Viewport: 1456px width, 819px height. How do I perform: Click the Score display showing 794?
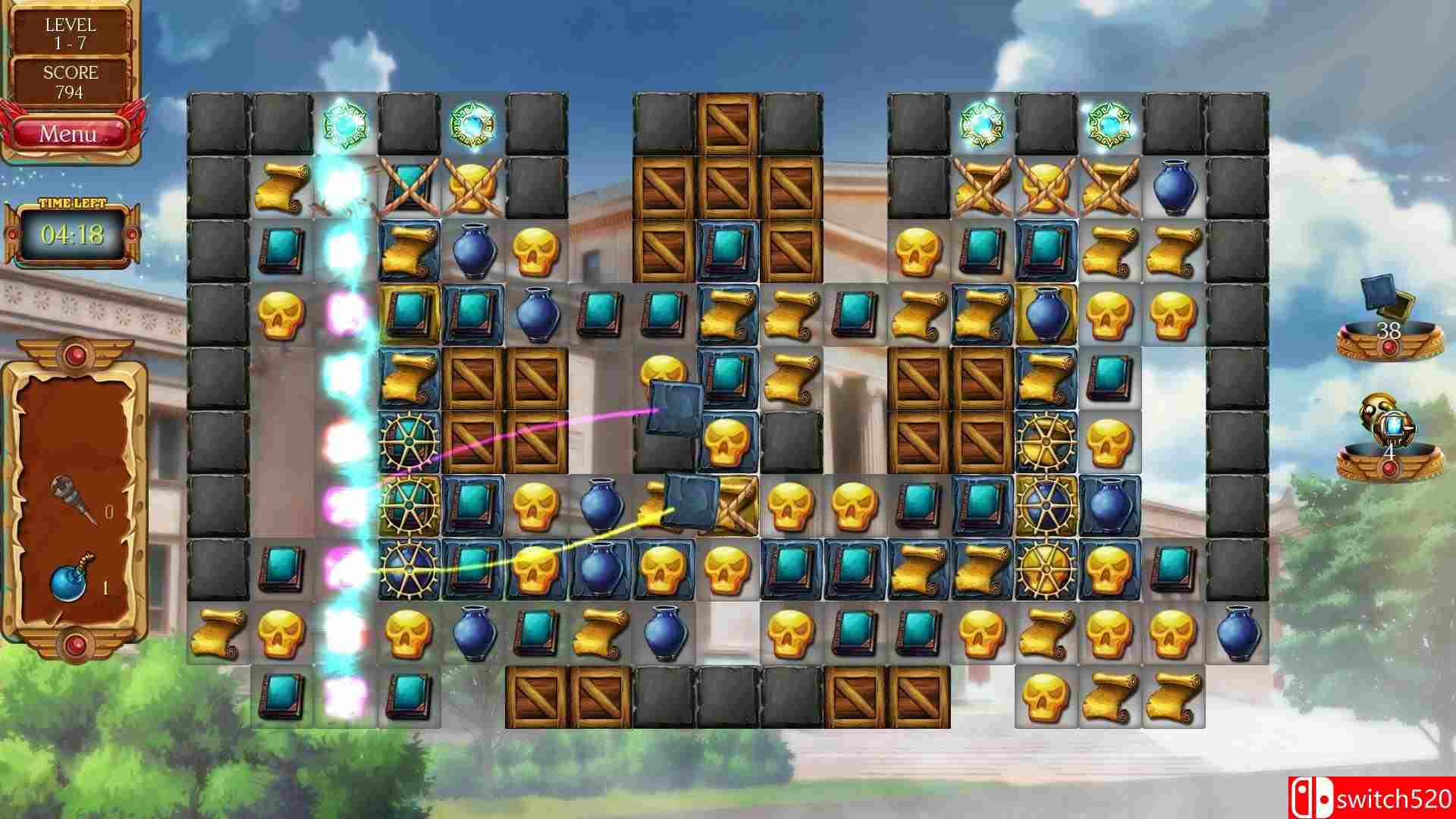71,80
